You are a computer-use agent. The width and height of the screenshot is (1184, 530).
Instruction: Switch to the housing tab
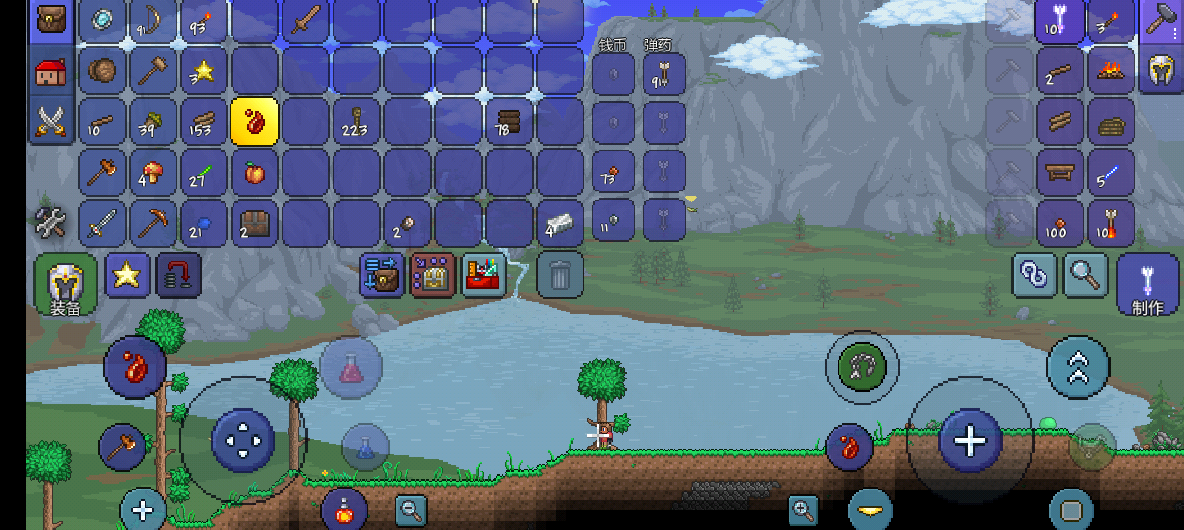point(50,72)
